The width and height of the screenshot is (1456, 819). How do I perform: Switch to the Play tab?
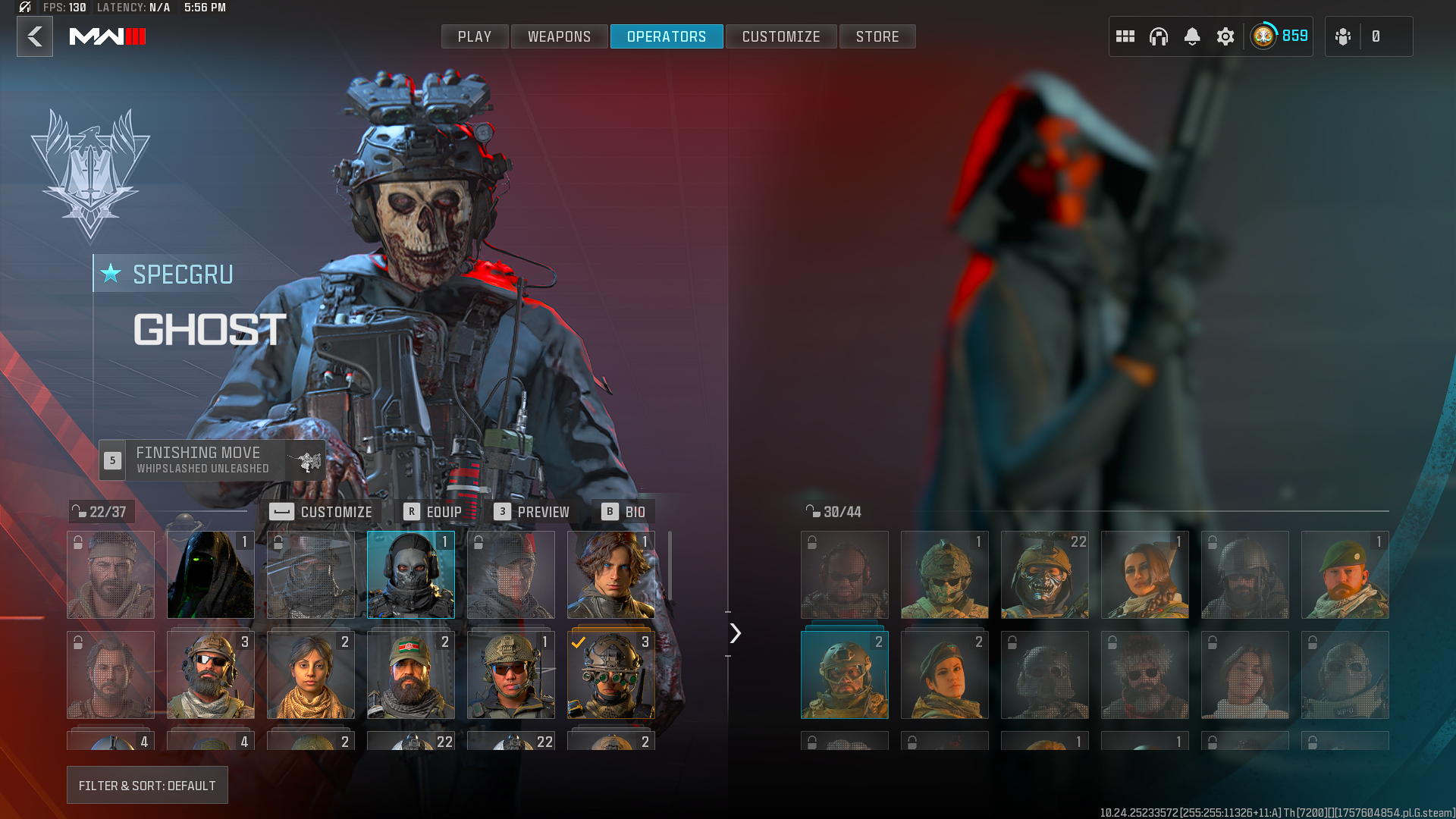click(475, 36)
